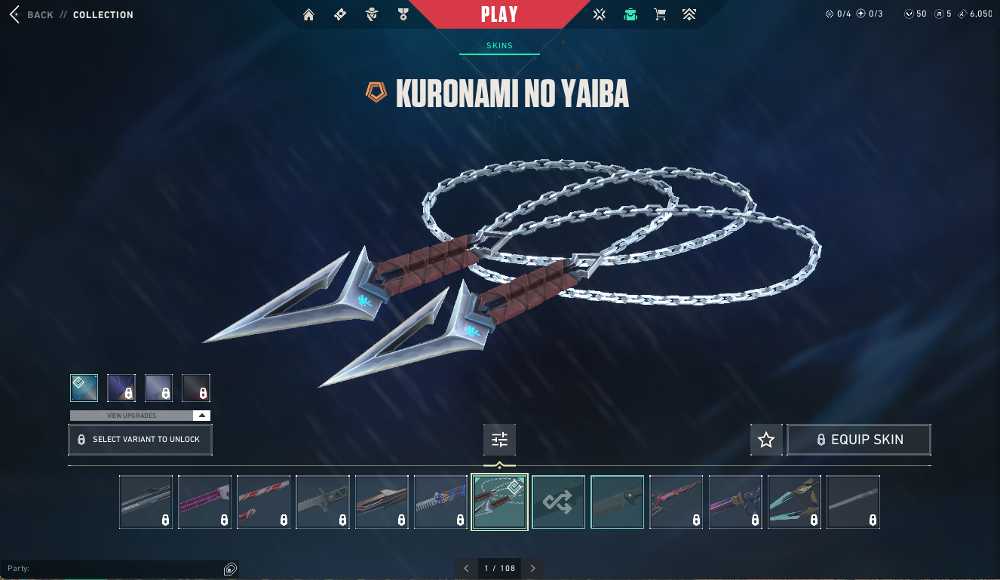Open the Career medal tab

[403, 15]
